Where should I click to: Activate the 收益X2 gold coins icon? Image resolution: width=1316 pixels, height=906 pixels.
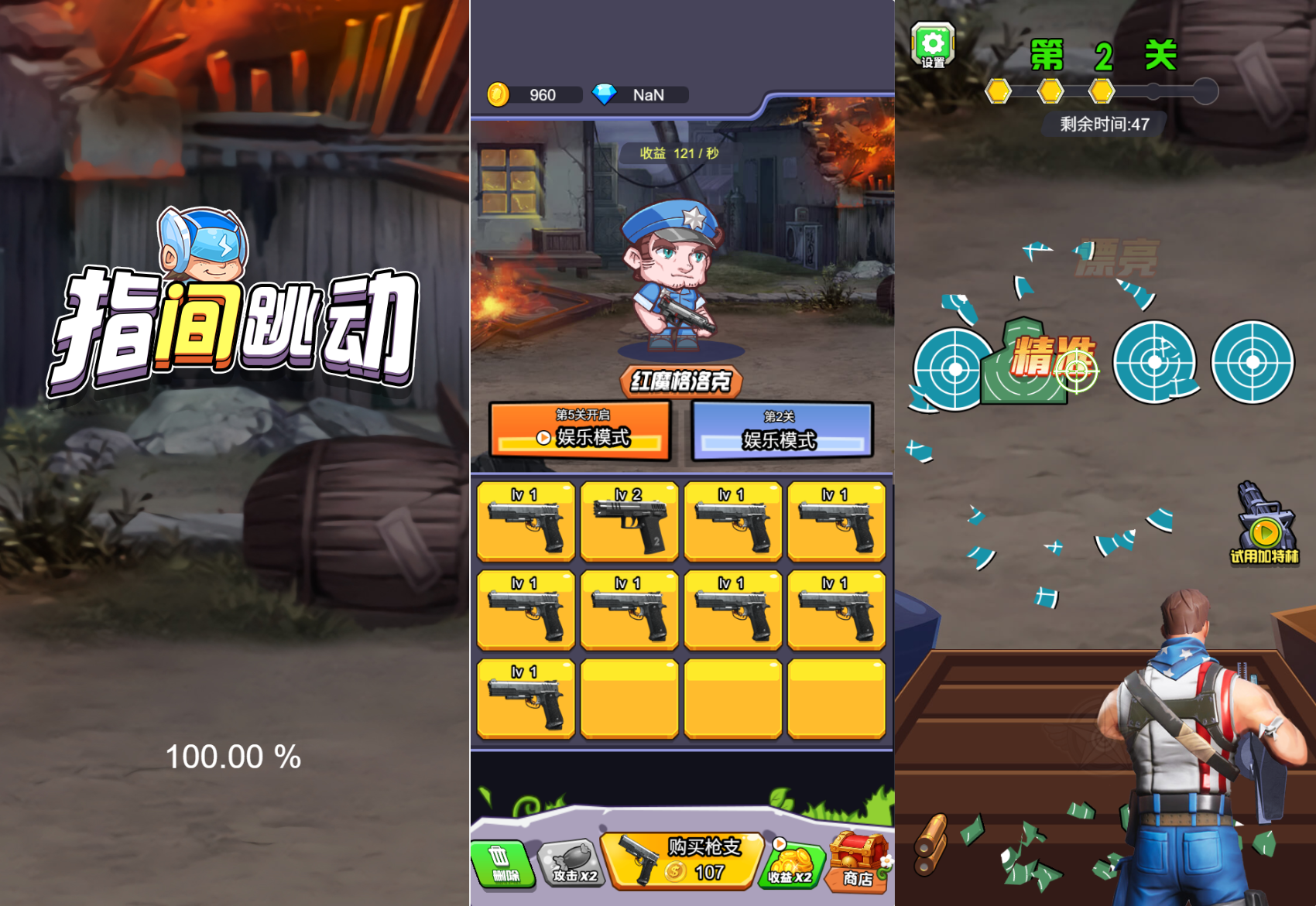pos(790,861)
